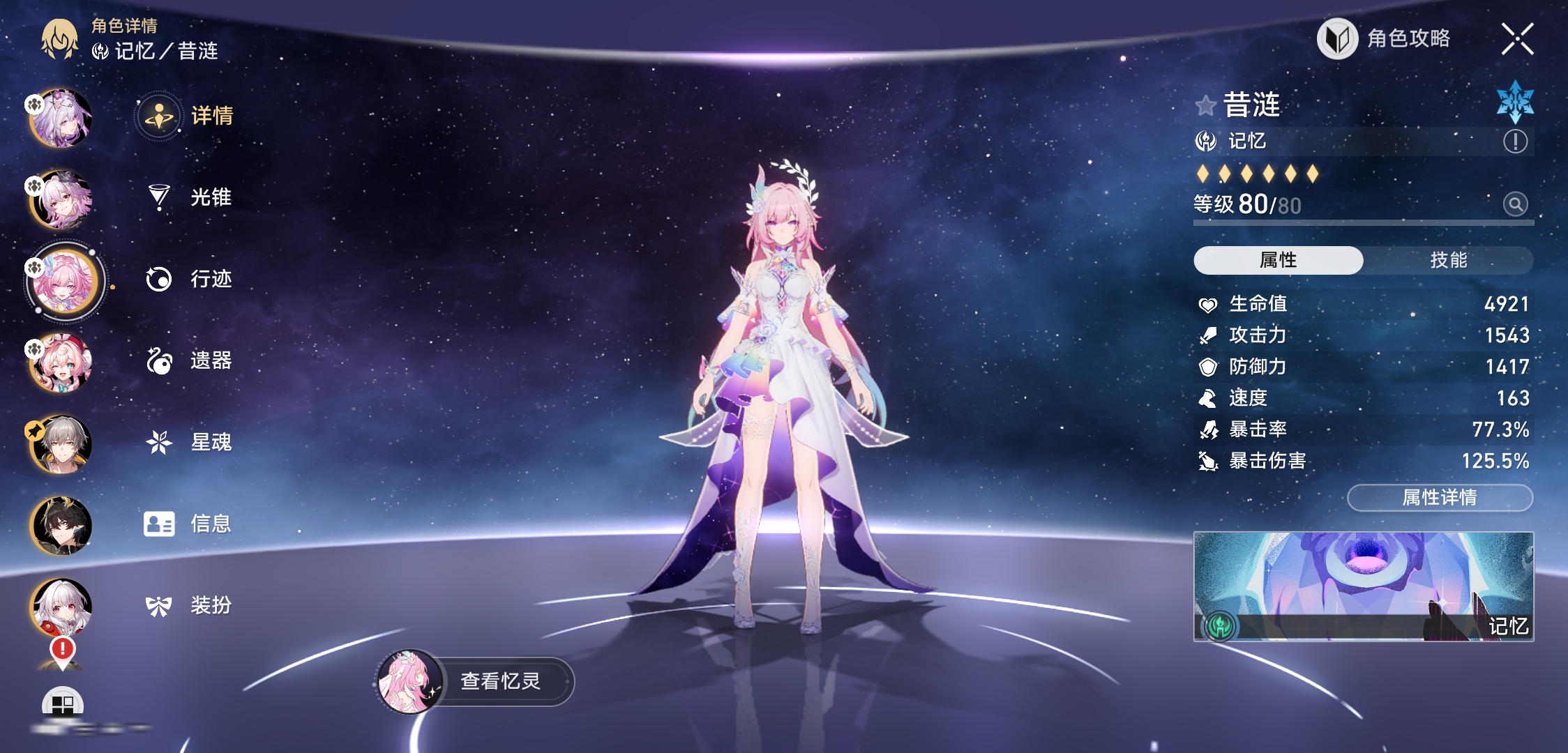Image resolution: width=1568 pixels, height=753 pixels.
Task: Open the 记忆 light cone thumbnail
Action: (x=1363, y=586)
